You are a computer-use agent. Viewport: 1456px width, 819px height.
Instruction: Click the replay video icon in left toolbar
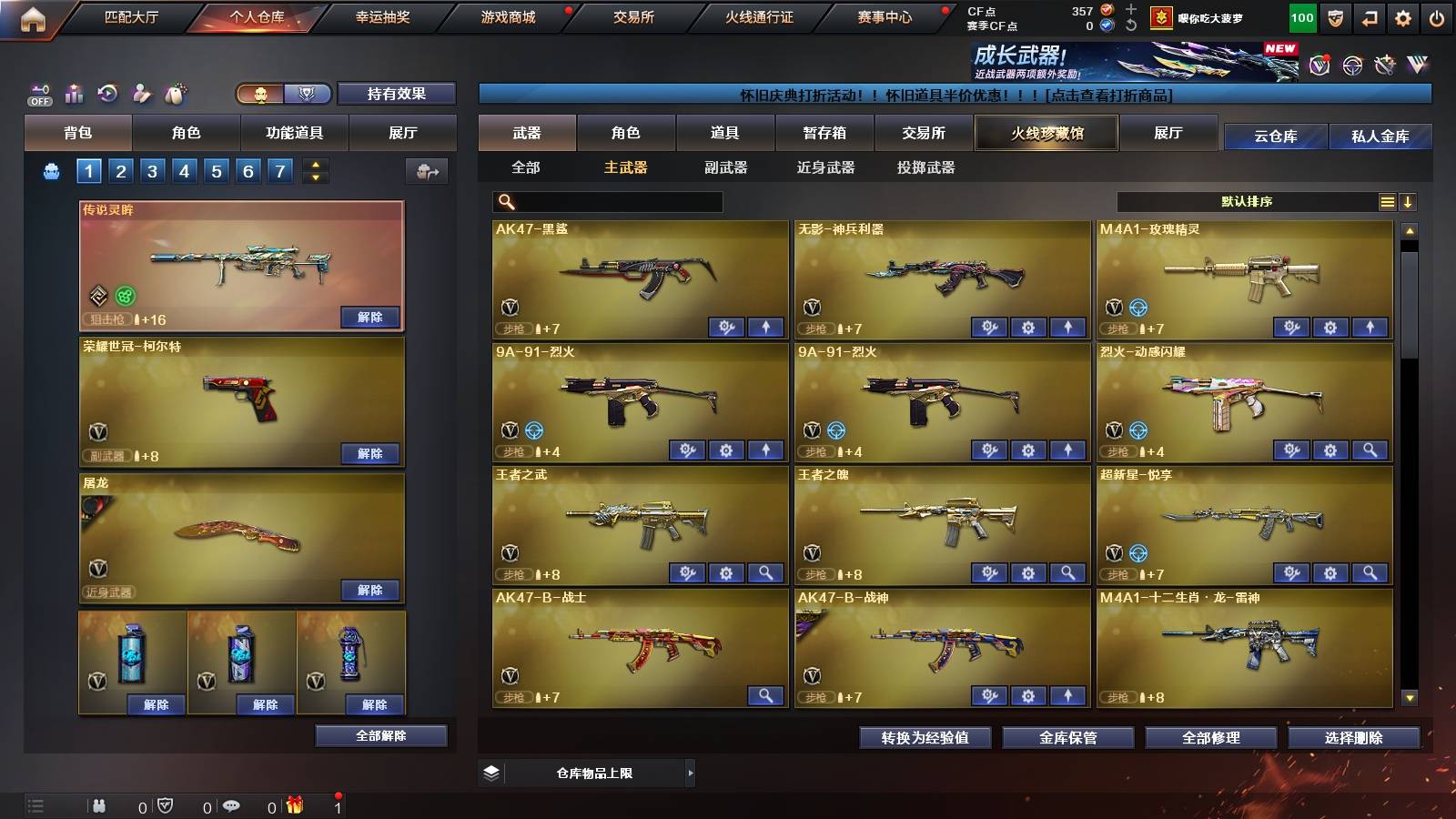point(106,92)
